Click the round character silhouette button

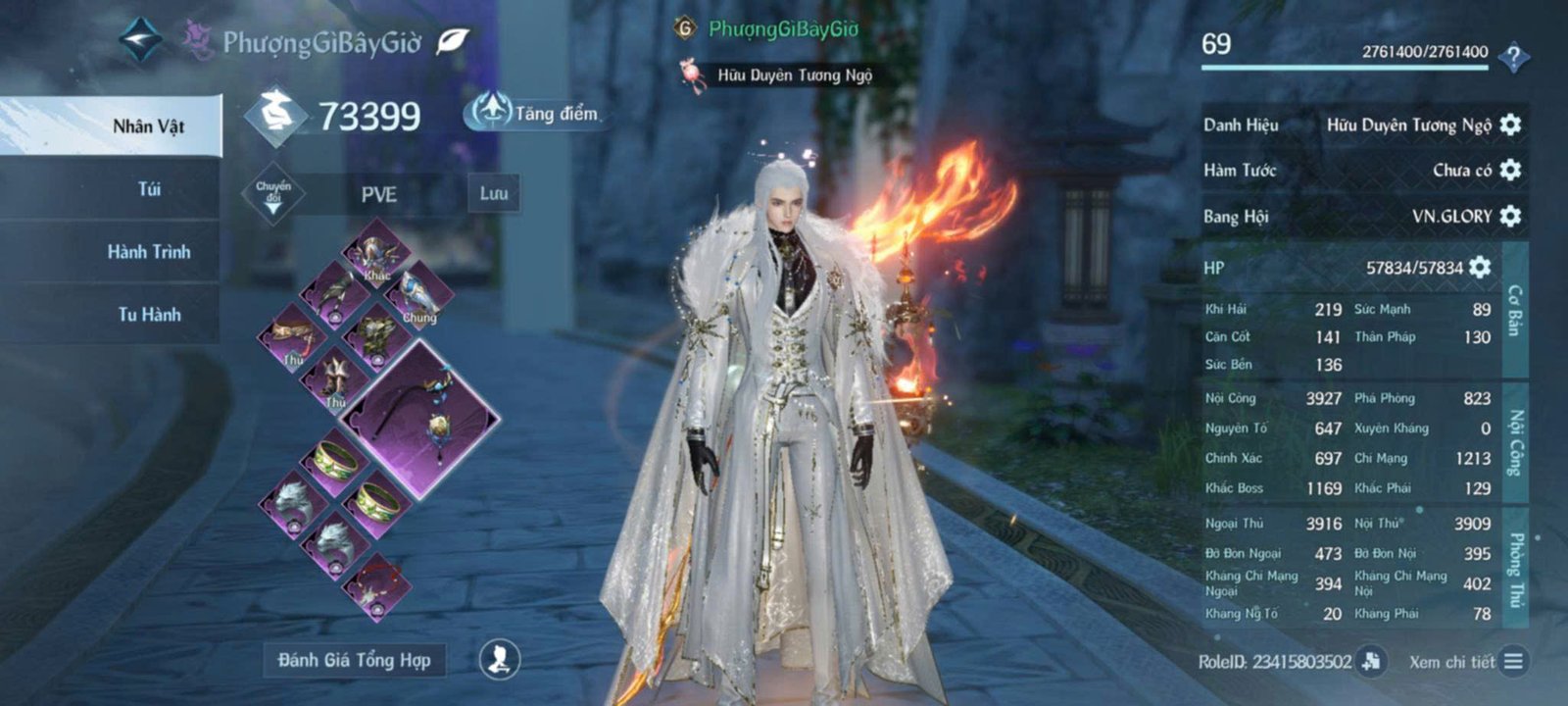click(499, 659)
